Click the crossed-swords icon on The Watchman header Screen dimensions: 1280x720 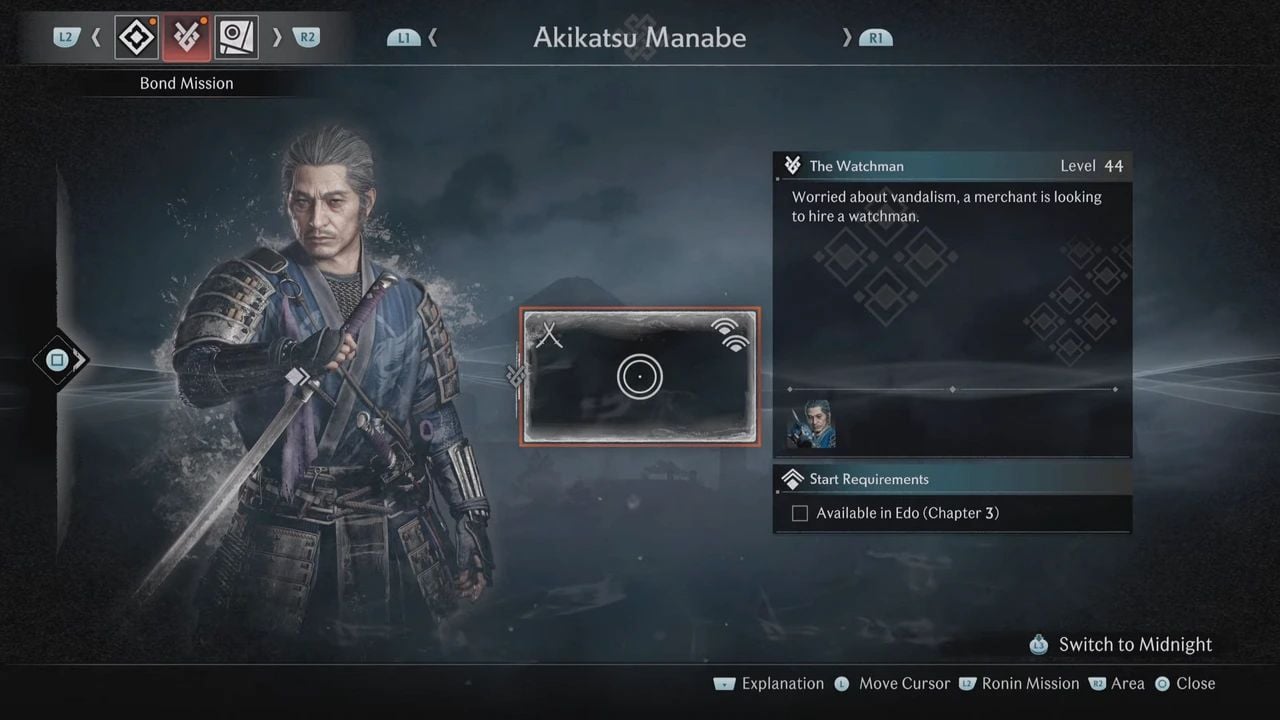coord(793,165)
